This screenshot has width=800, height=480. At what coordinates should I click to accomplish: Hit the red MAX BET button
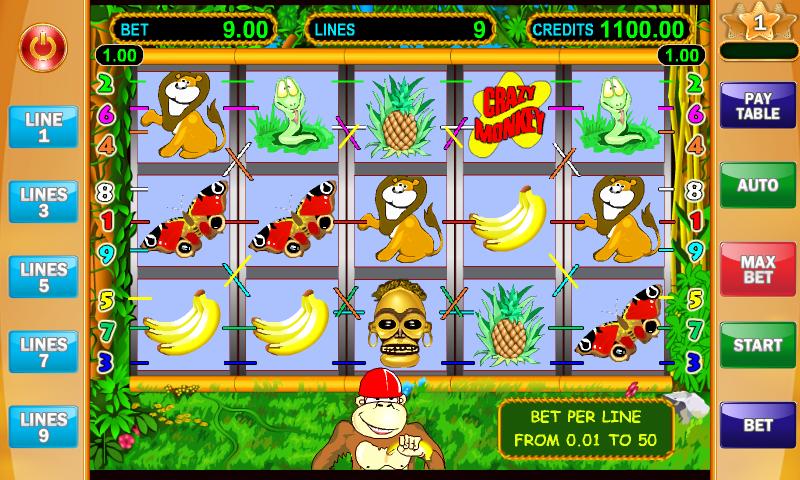tap(758, 269)
